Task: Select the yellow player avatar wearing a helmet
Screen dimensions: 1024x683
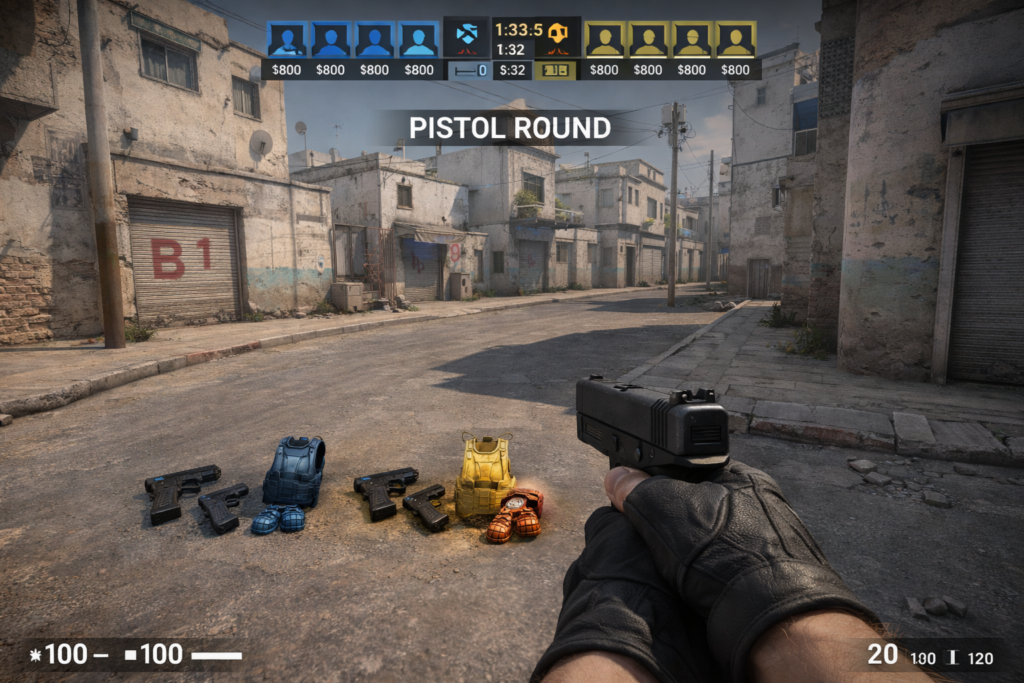Action: point(691,40)
